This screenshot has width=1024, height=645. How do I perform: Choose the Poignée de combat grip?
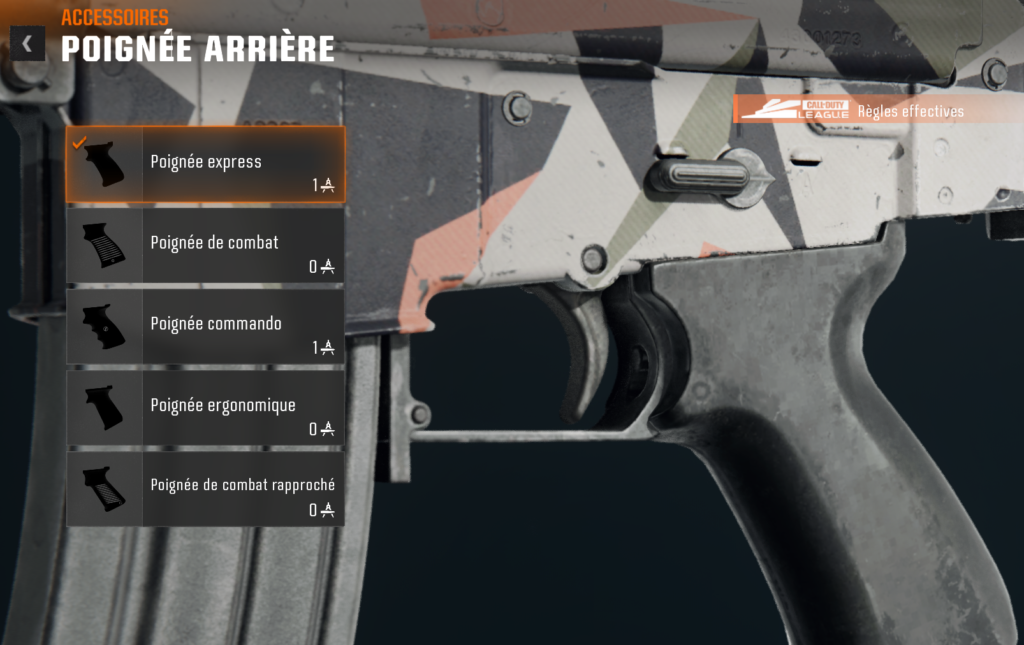click(206, 245)
